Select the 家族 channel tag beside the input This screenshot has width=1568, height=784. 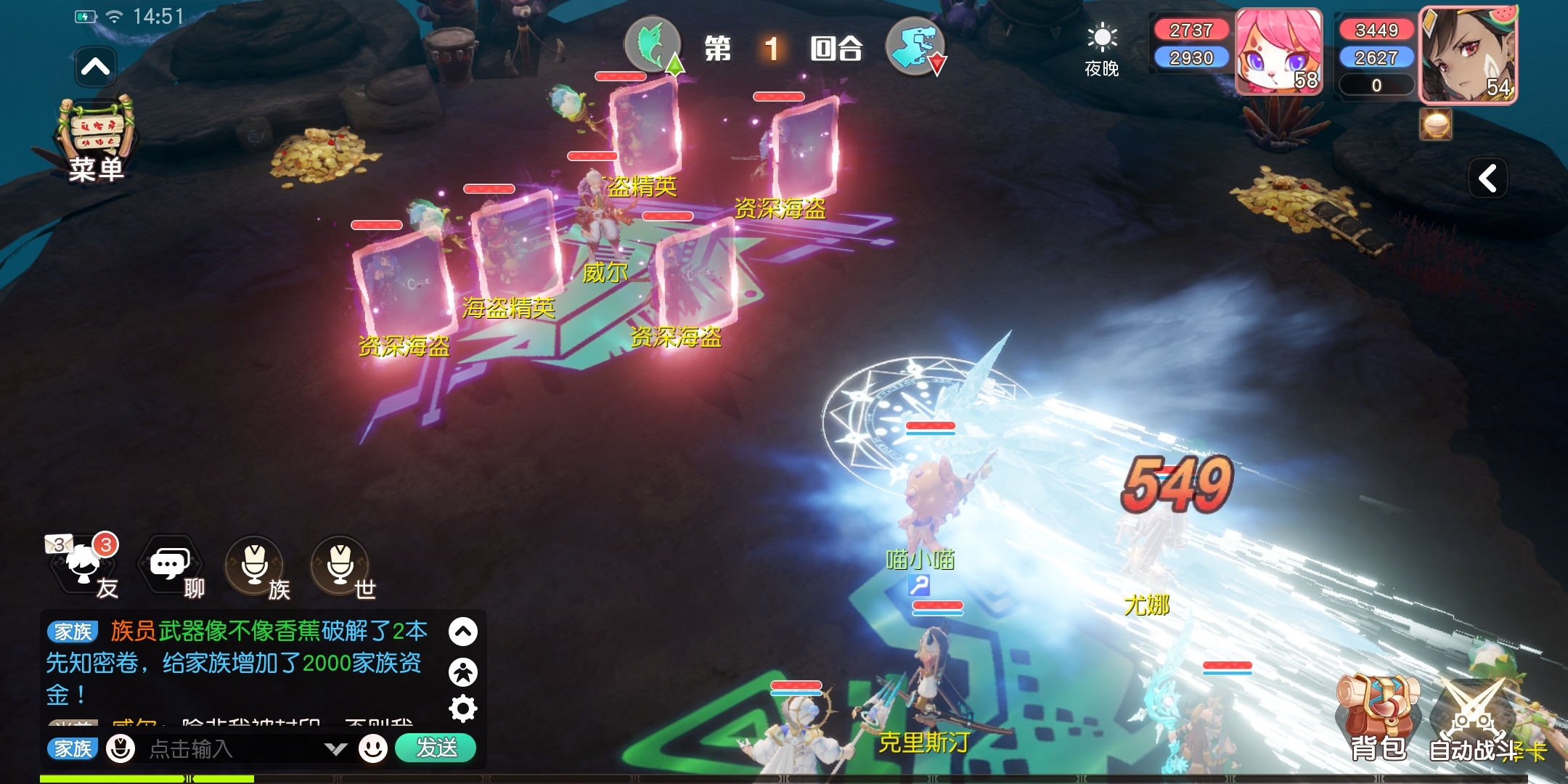pos(73,748)
